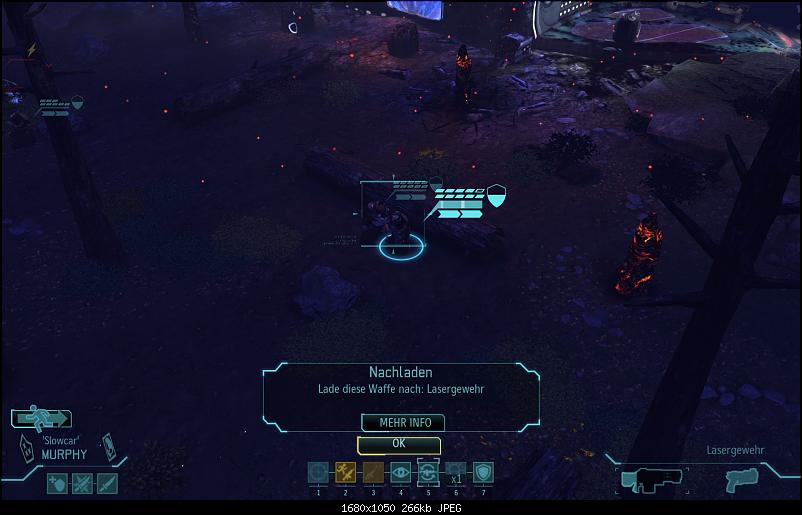
Task: Switch to the pistol sidearm
Action: click(742, 480)
